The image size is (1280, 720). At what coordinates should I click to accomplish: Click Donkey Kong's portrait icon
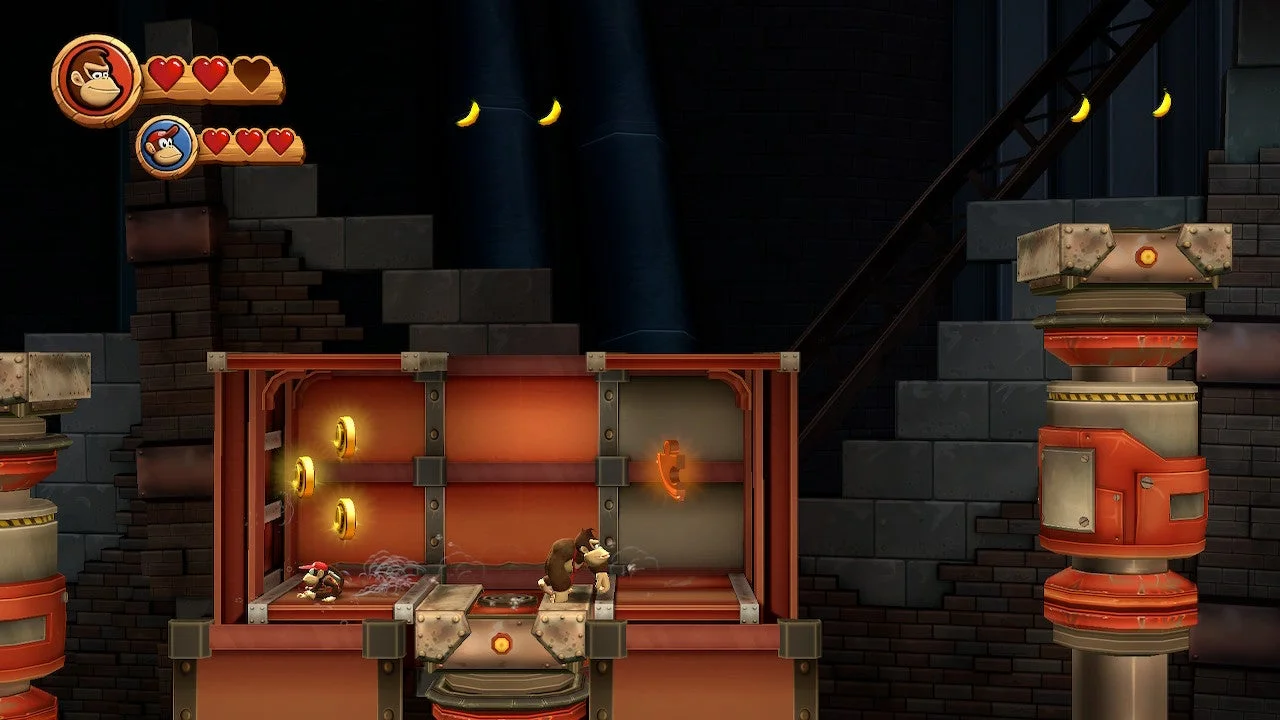[x=96, y=80]
